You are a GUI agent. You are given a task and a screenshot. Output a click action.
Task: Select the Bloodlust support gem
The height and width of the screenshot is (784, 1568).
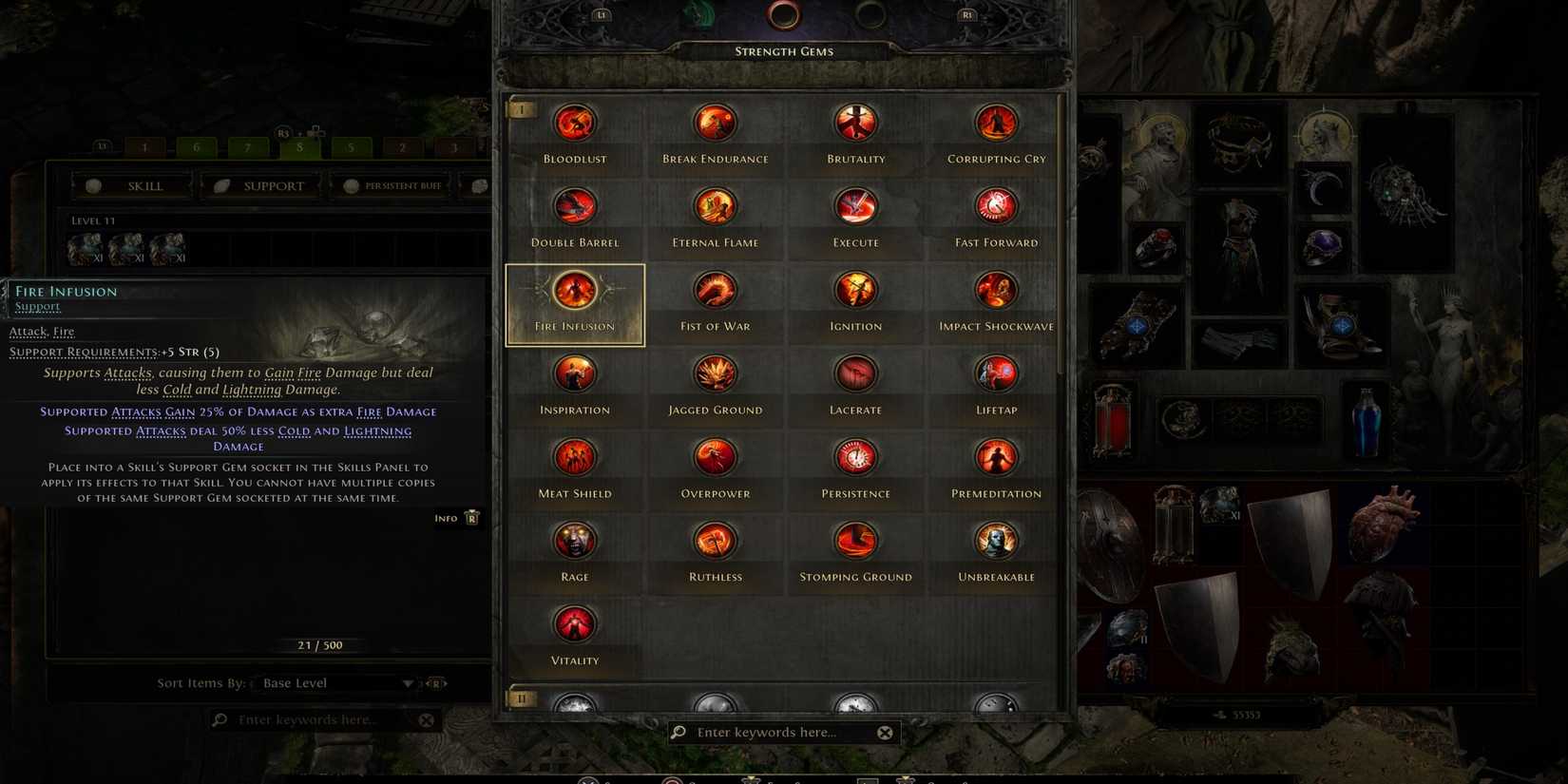(x=575, y=122)
